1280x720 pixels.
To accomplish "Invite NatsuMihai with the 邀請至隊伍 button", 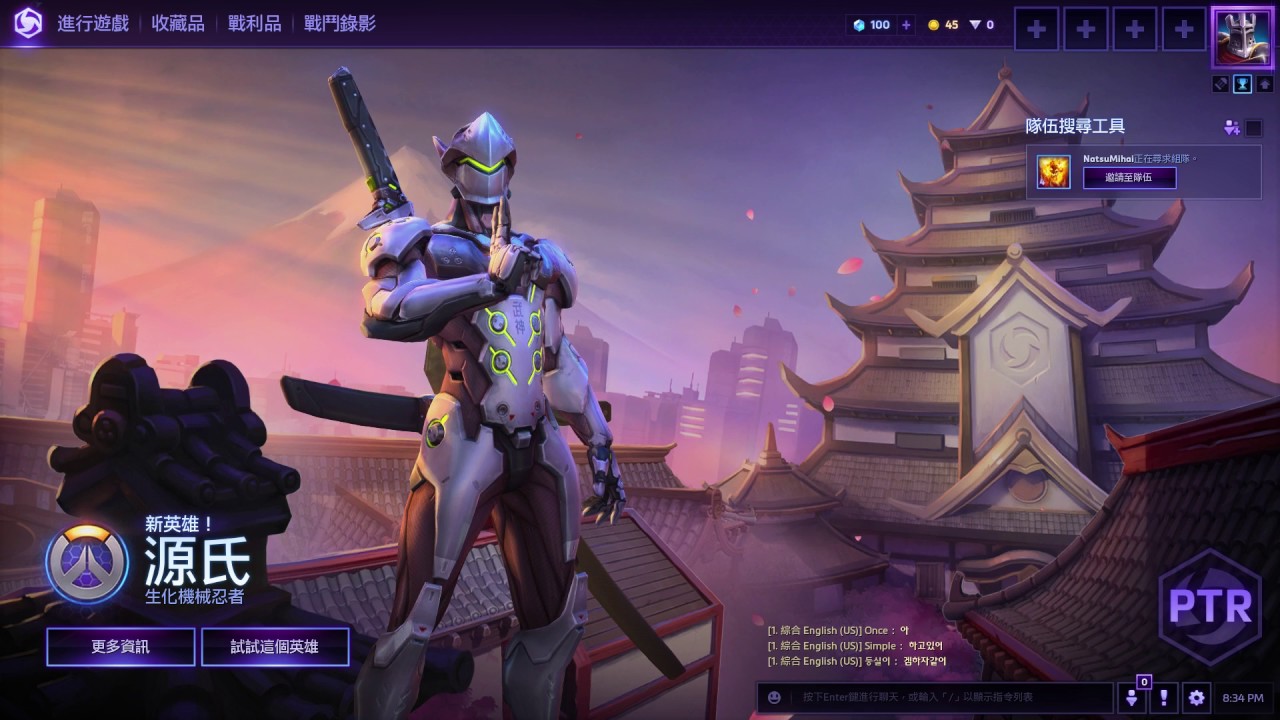I will pyautogui.click(x=1129, y=178).
